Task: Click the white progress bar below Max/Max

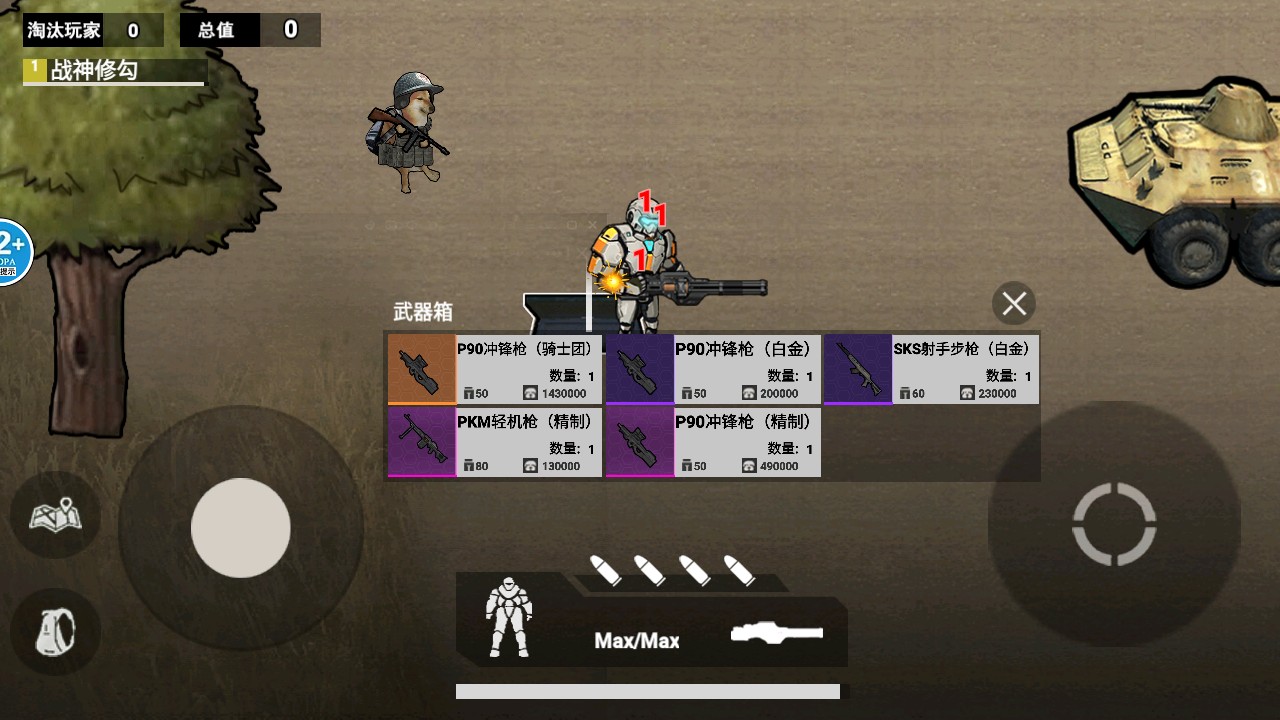Action: point(650,690)
